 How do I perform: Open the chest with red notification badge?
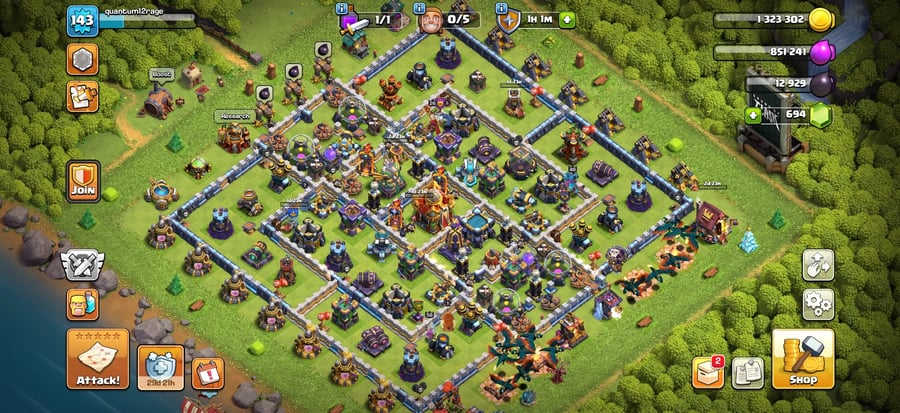tap(708, 372)
